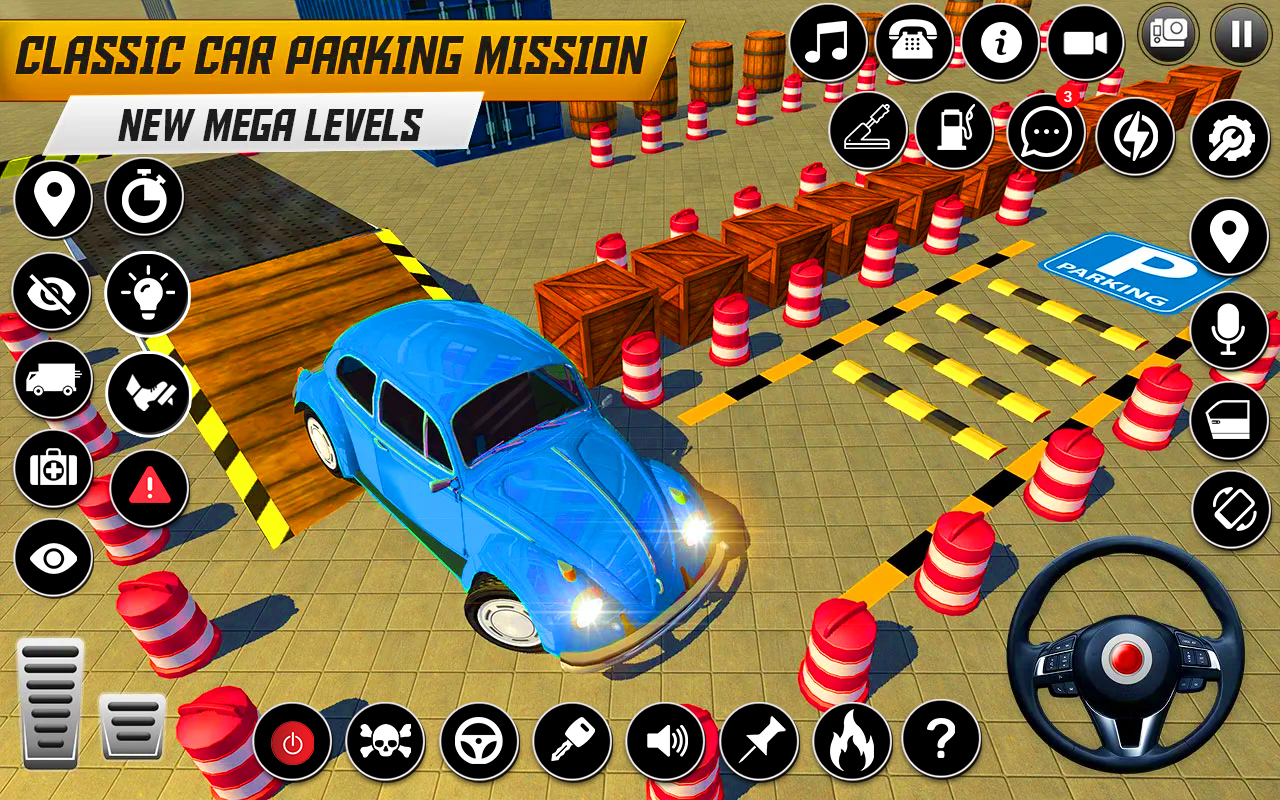Image resolution: width=1280 pixels, height=800 pixels.
Task: Select the gear shifter icon
Action: (x=868, y=131)
